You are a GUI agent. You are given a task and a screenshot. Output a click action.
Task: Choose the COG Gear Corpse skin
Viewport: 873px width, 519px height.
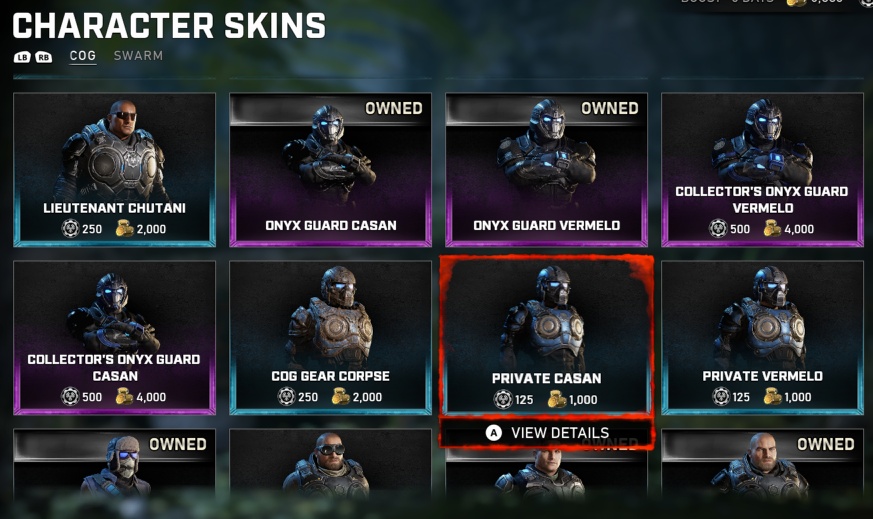330,337
